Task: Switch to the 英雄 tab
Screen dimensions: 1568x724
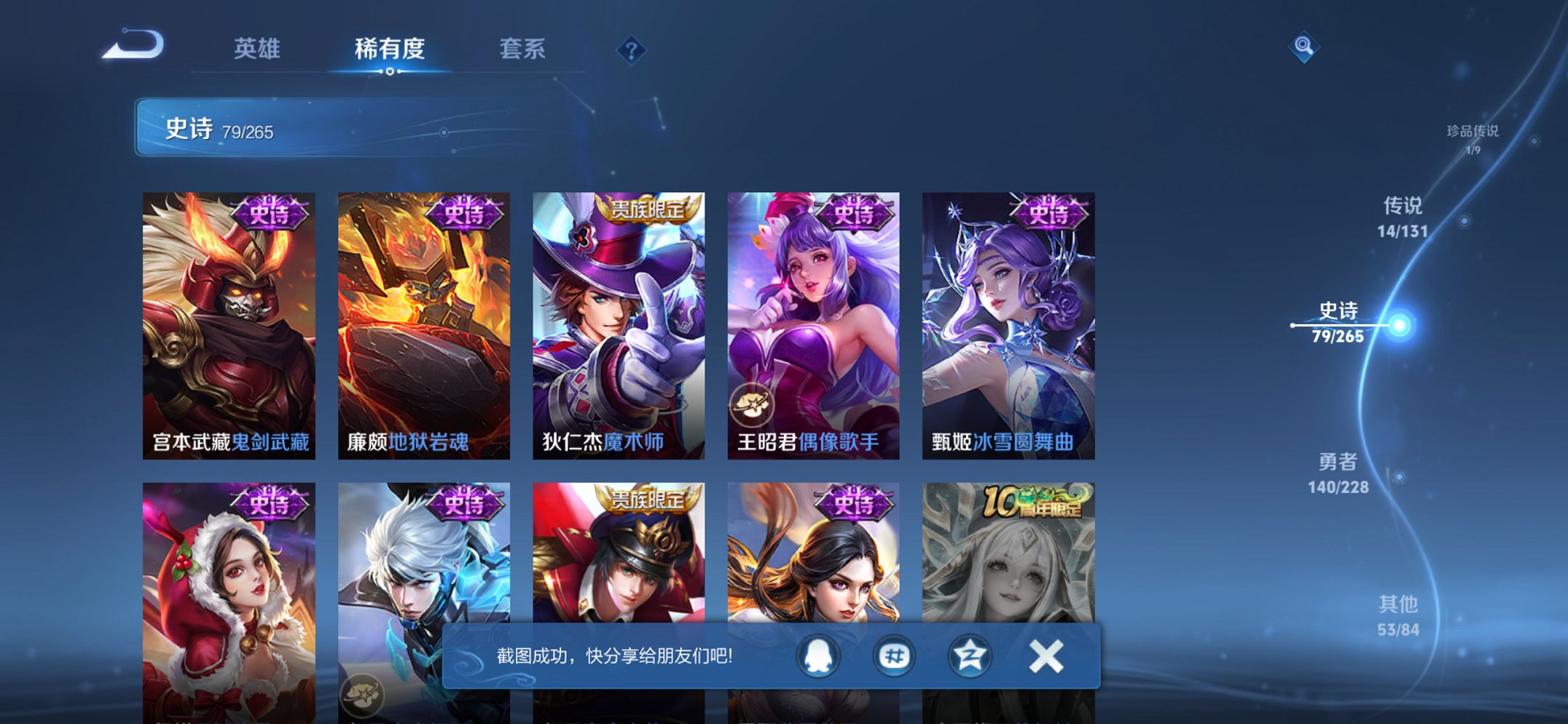Action: (x=259, y=49)
